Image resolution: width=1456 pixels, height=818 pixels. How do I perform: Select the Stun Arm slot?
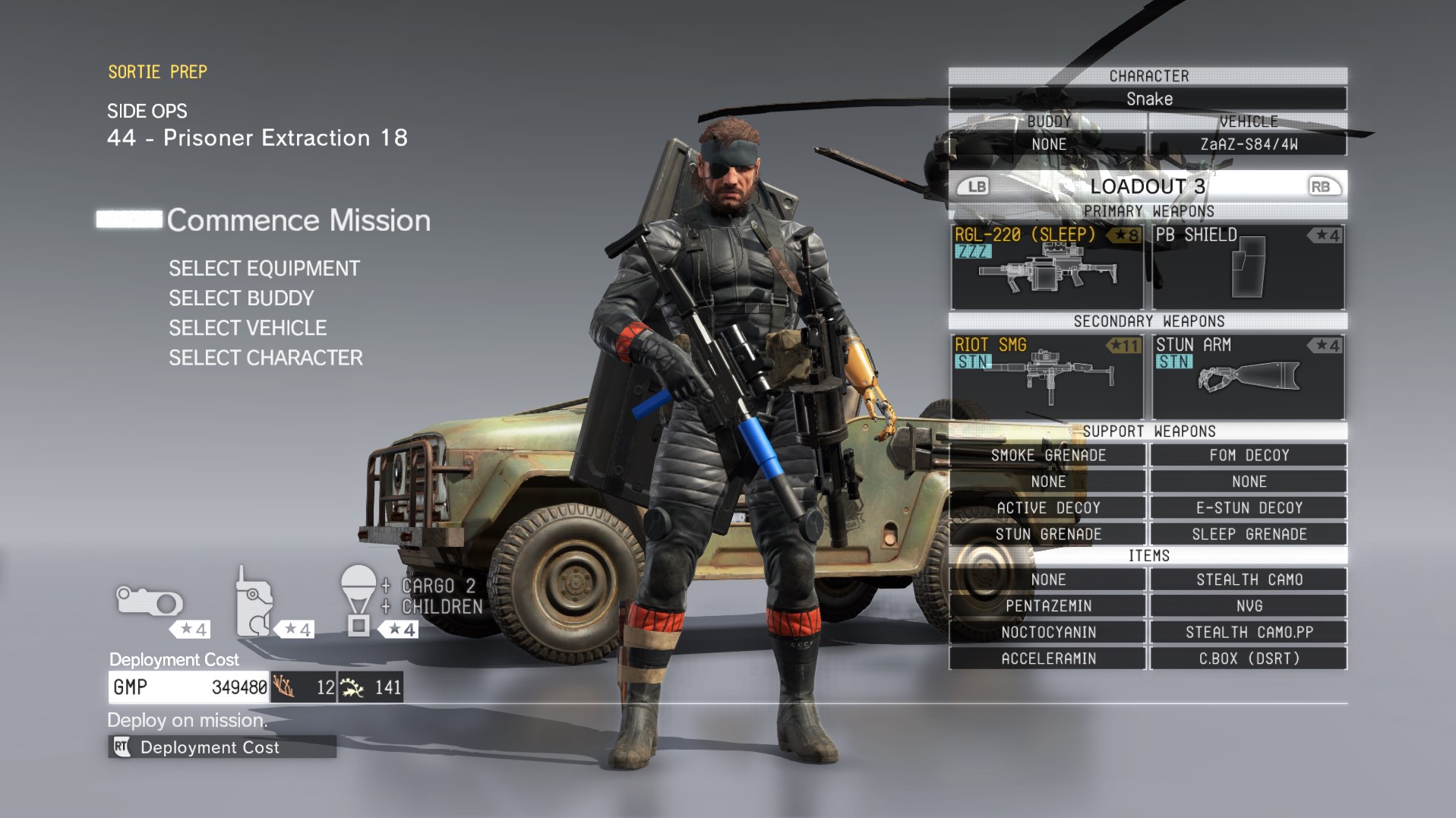pos(1248,377)
